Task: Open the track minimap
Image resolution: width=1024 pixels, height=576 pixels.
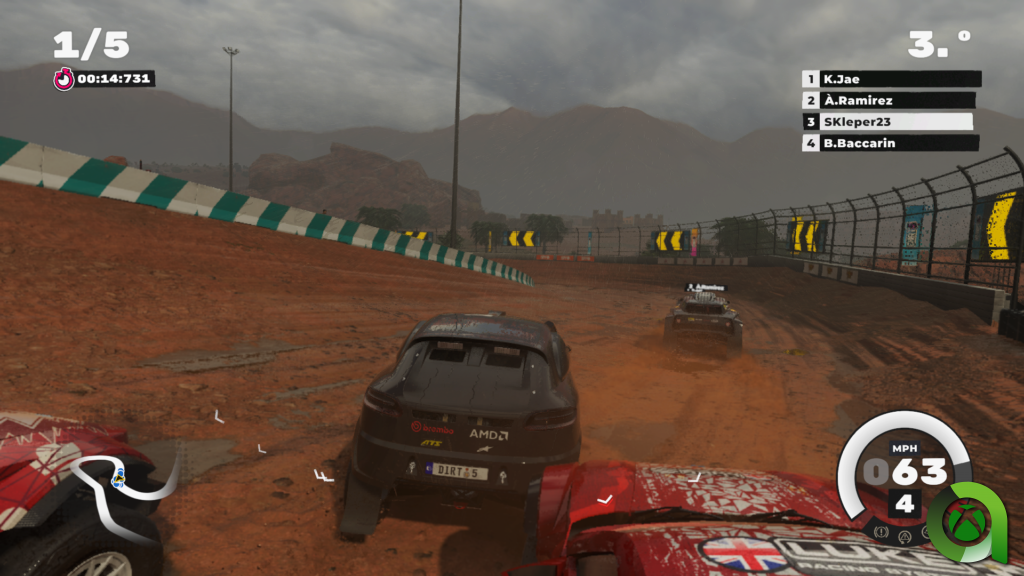Action: tap(120, 485)
